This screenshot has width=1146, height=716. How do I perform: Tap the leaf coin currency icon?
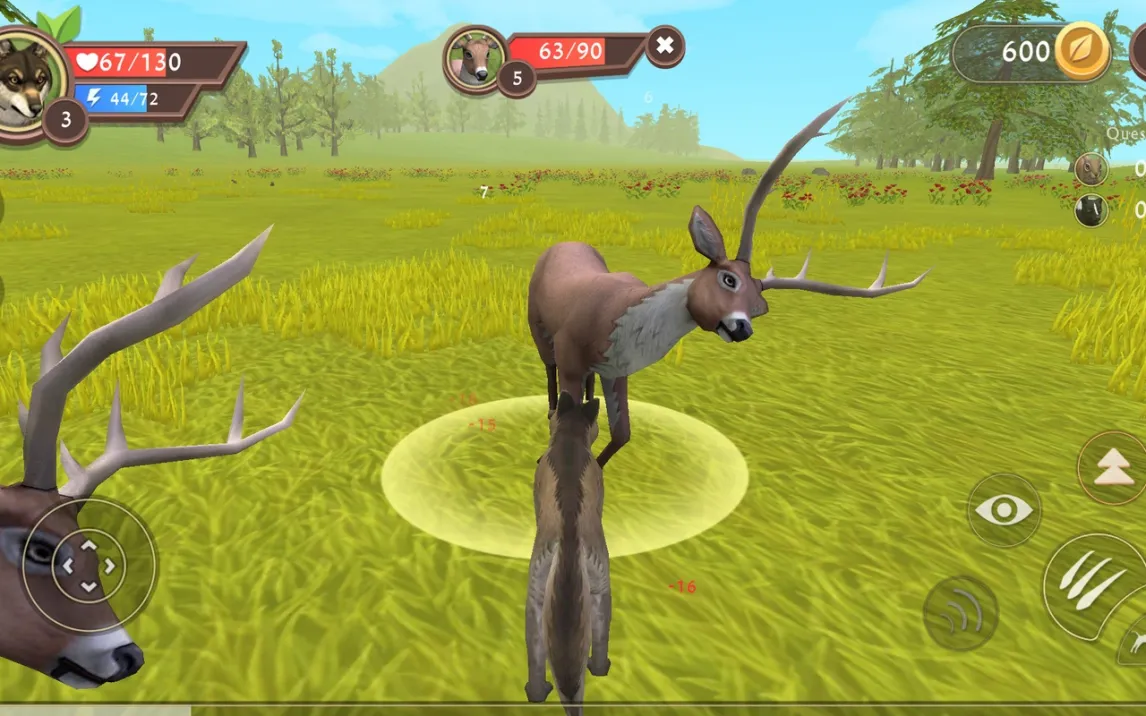tap(1082, 51)
